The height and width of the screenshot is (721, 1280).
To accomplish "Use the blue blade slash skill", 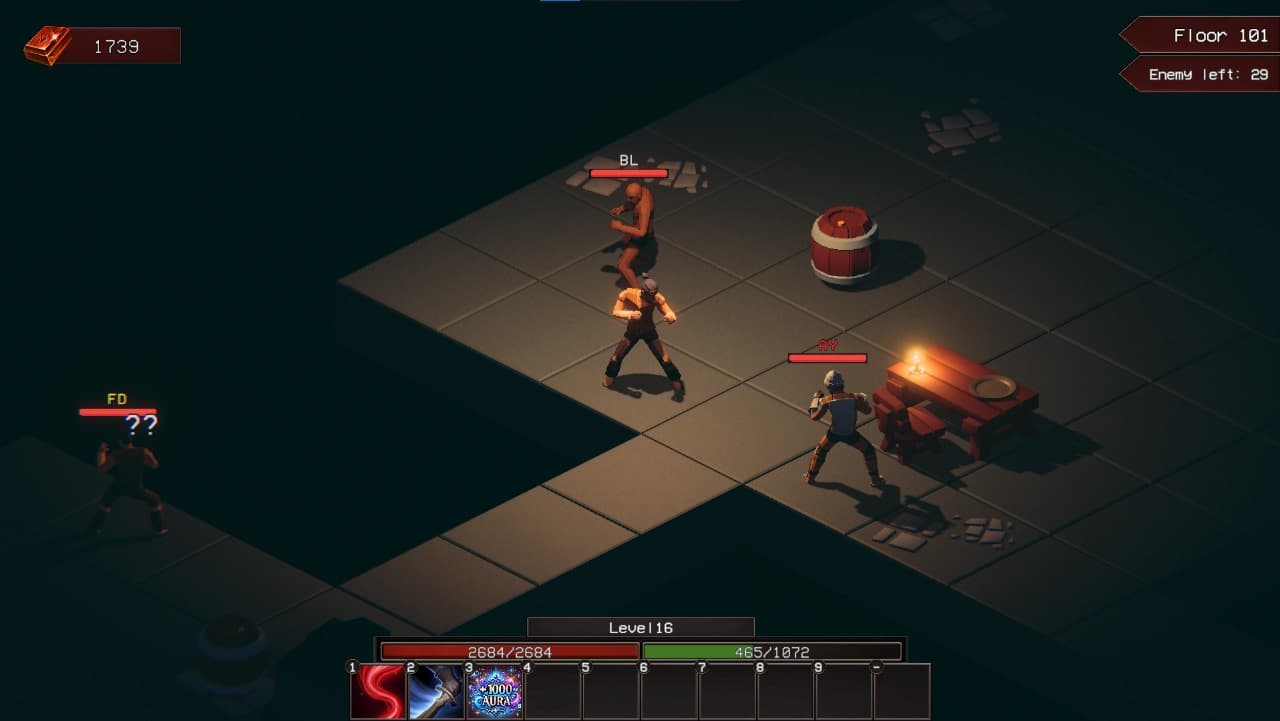I will (437, 692).
